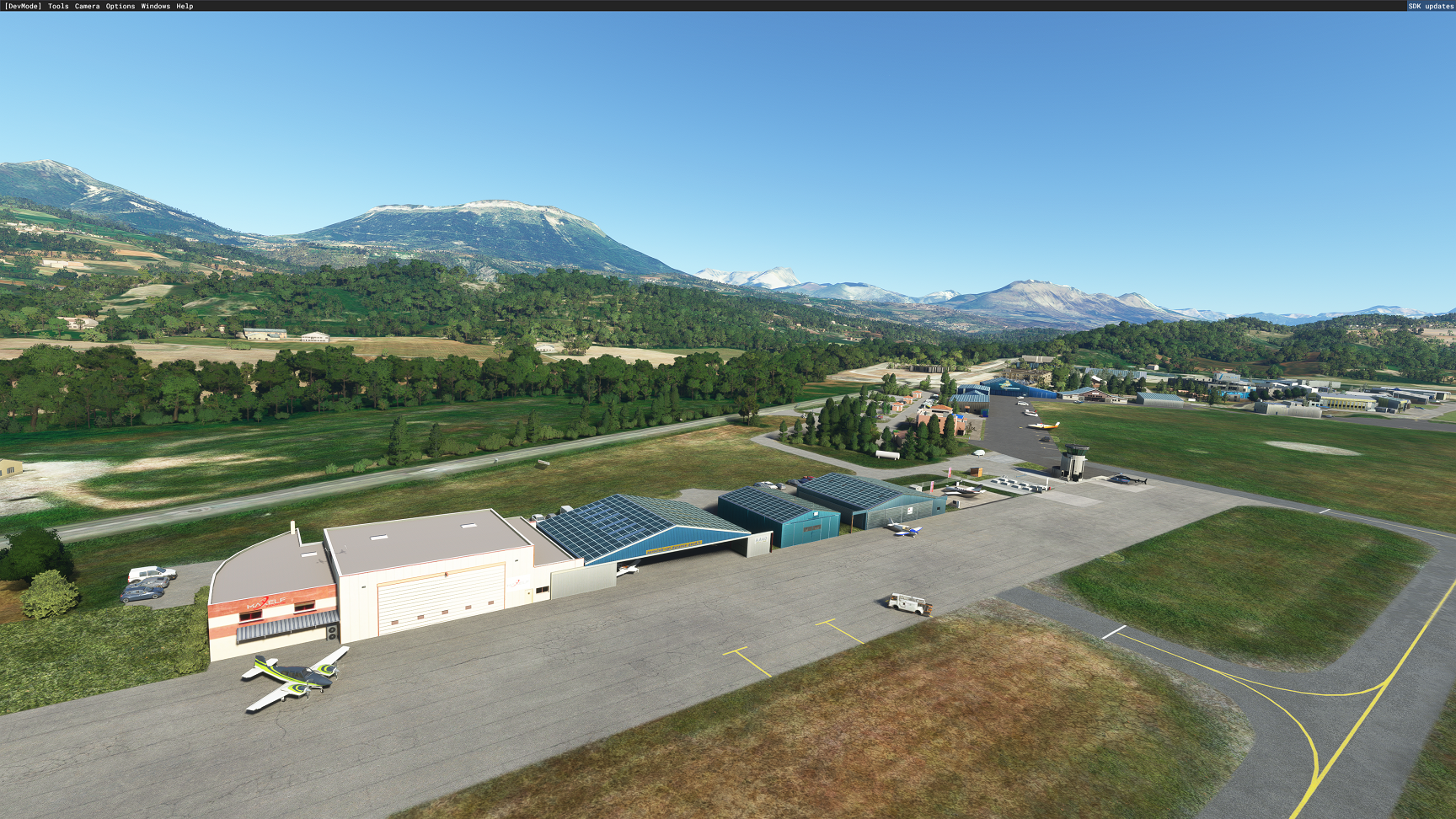Show the Options menu

point(120,6)
